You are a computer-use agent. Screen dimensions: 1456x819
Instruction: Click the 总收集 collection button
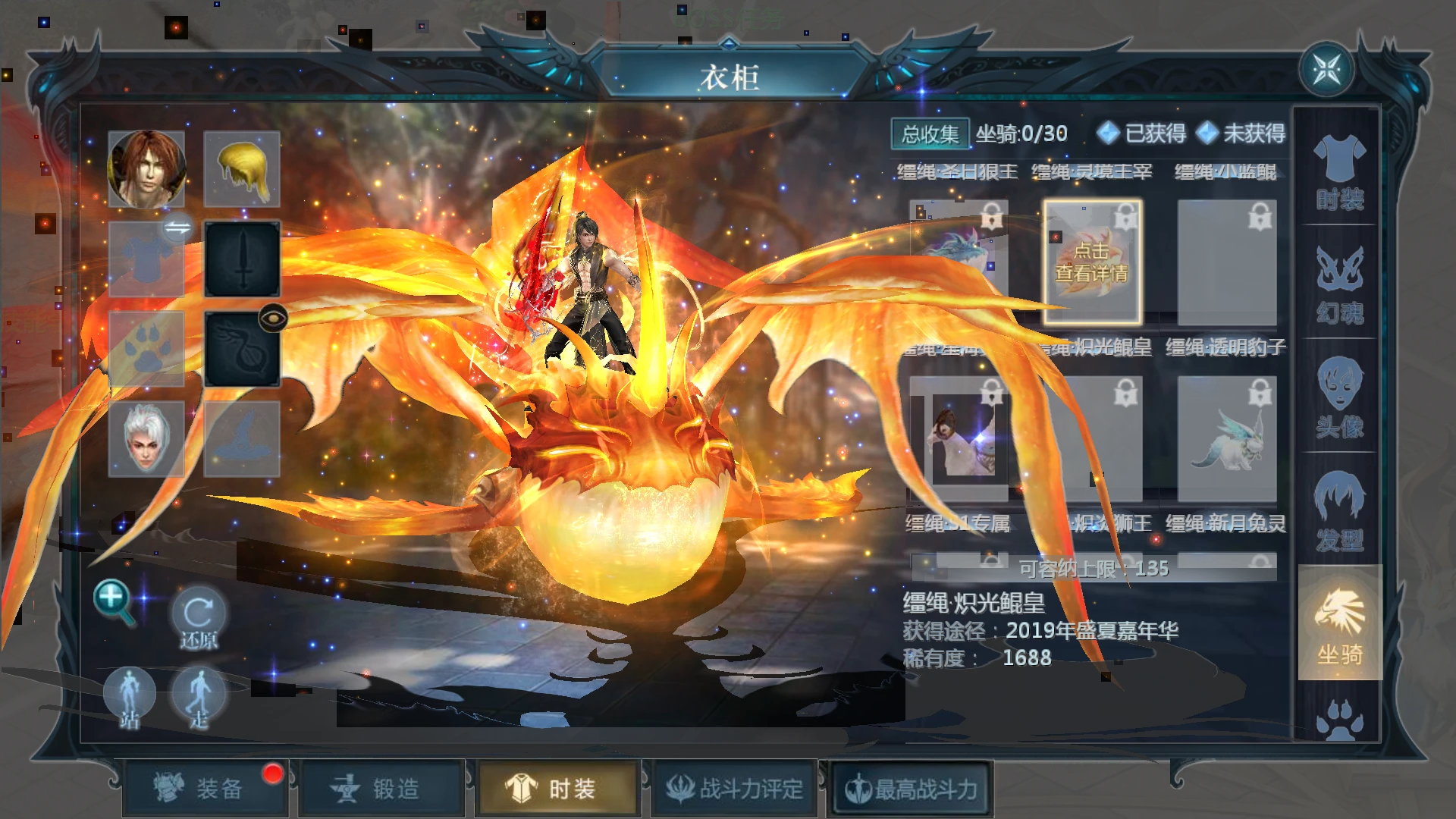coord(929,133)
